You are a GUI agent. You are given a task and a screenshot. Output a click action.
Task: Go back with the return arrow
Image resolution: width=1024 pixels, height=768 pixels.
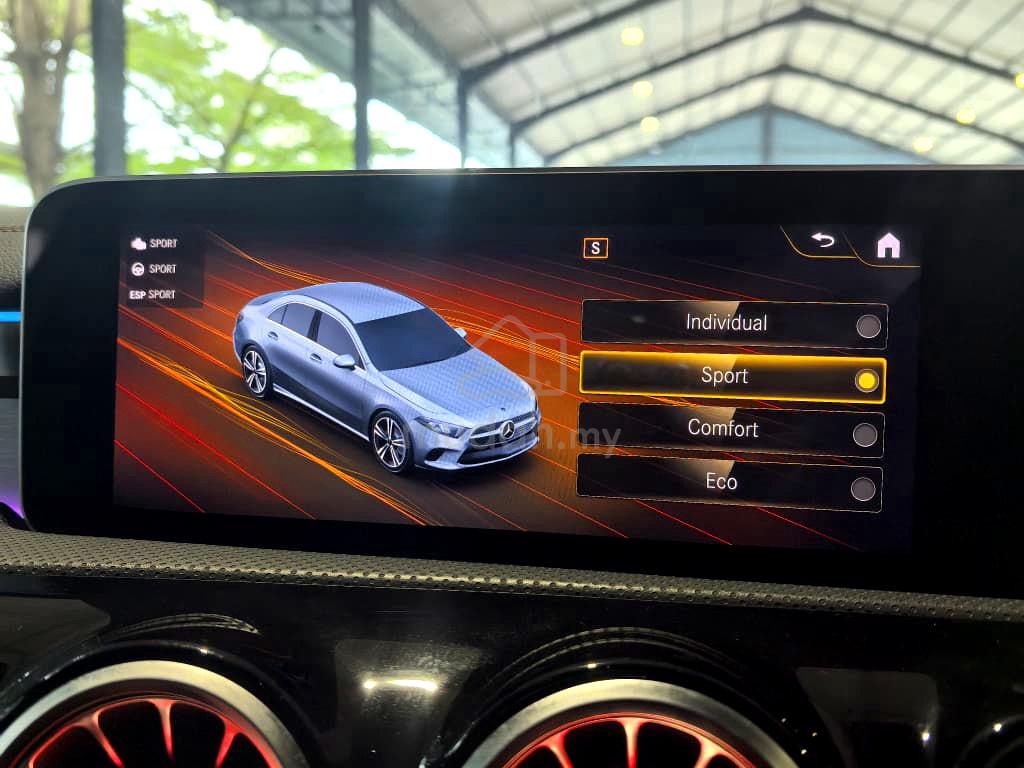click(x=822, y=241)
